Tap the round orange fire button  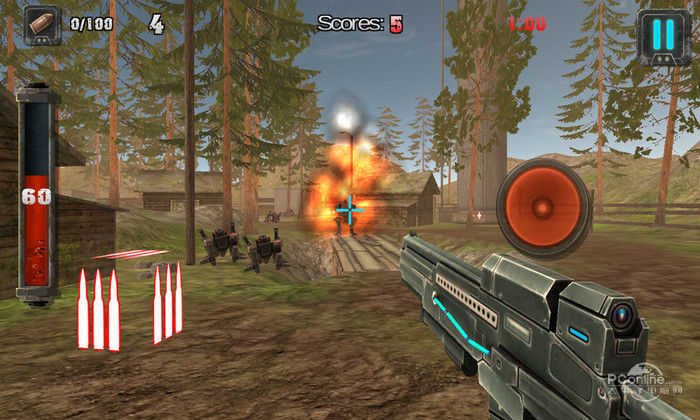click(x=542, y=208)
